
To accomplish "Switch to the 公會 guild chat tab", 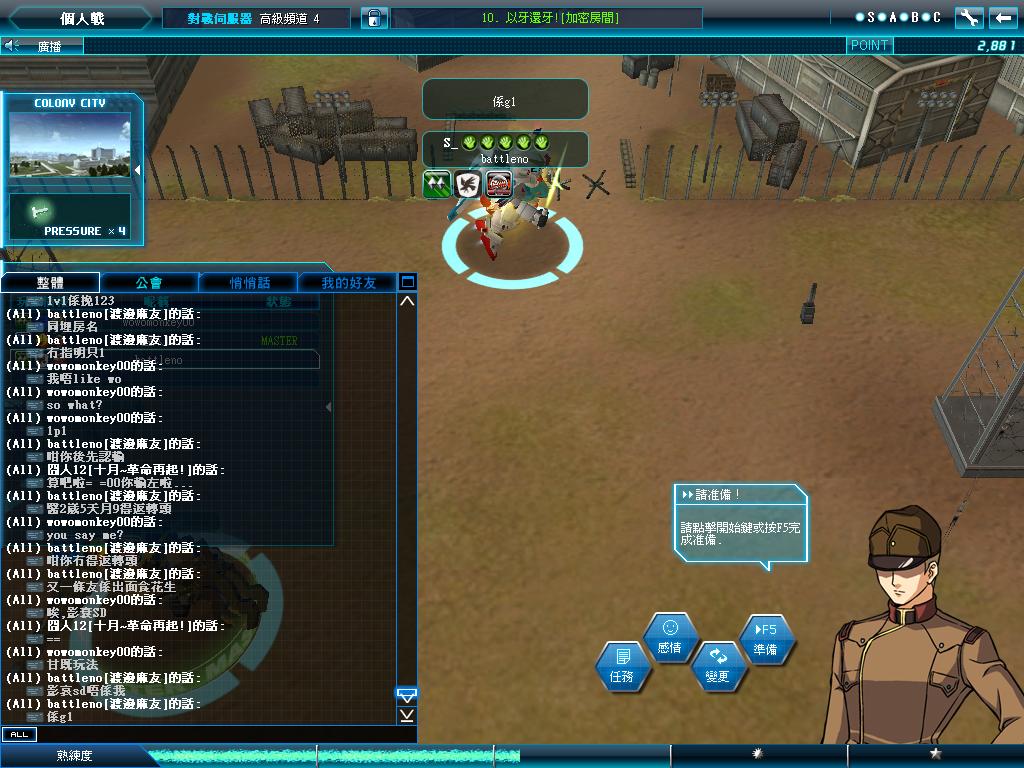I will click(149, 283).
